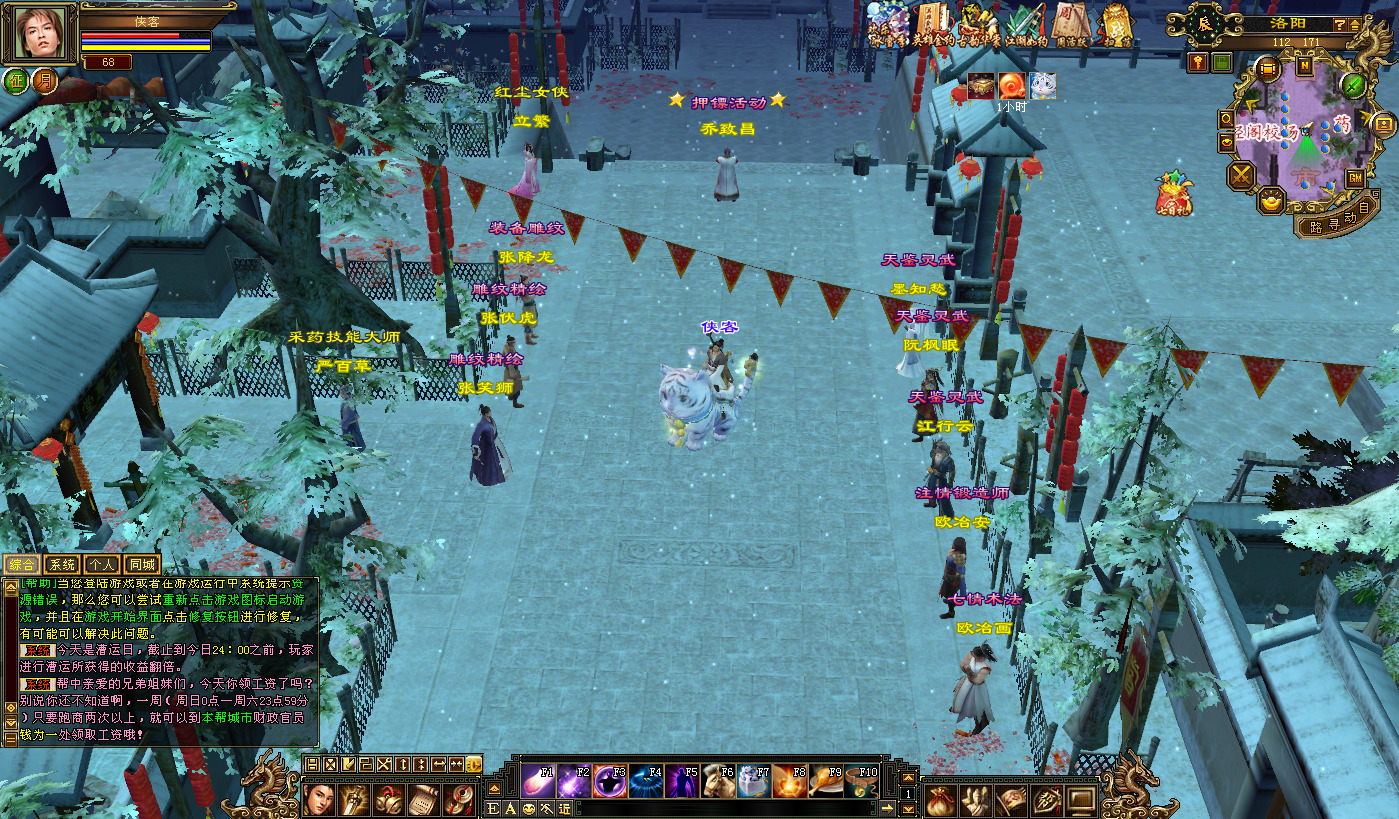Click the magnifier button beside the minimap

pos(1227,119)
